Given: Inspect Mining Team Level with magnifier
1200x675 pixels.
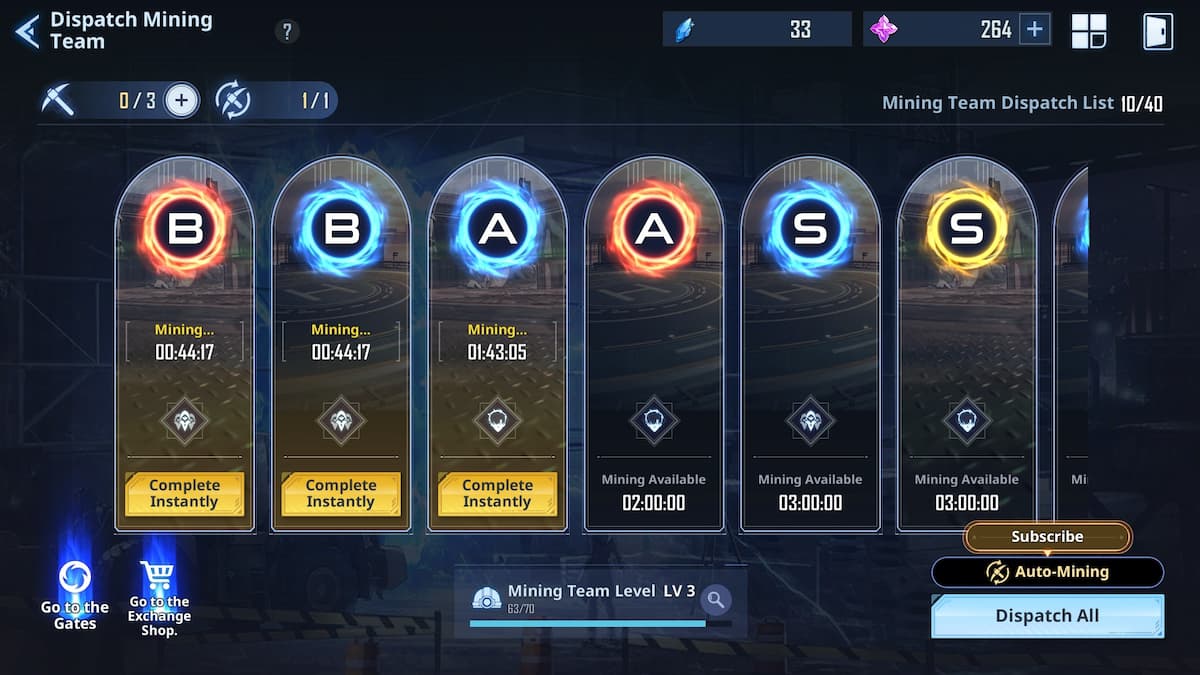Looking at the screenshot, I should pos(715,600).
